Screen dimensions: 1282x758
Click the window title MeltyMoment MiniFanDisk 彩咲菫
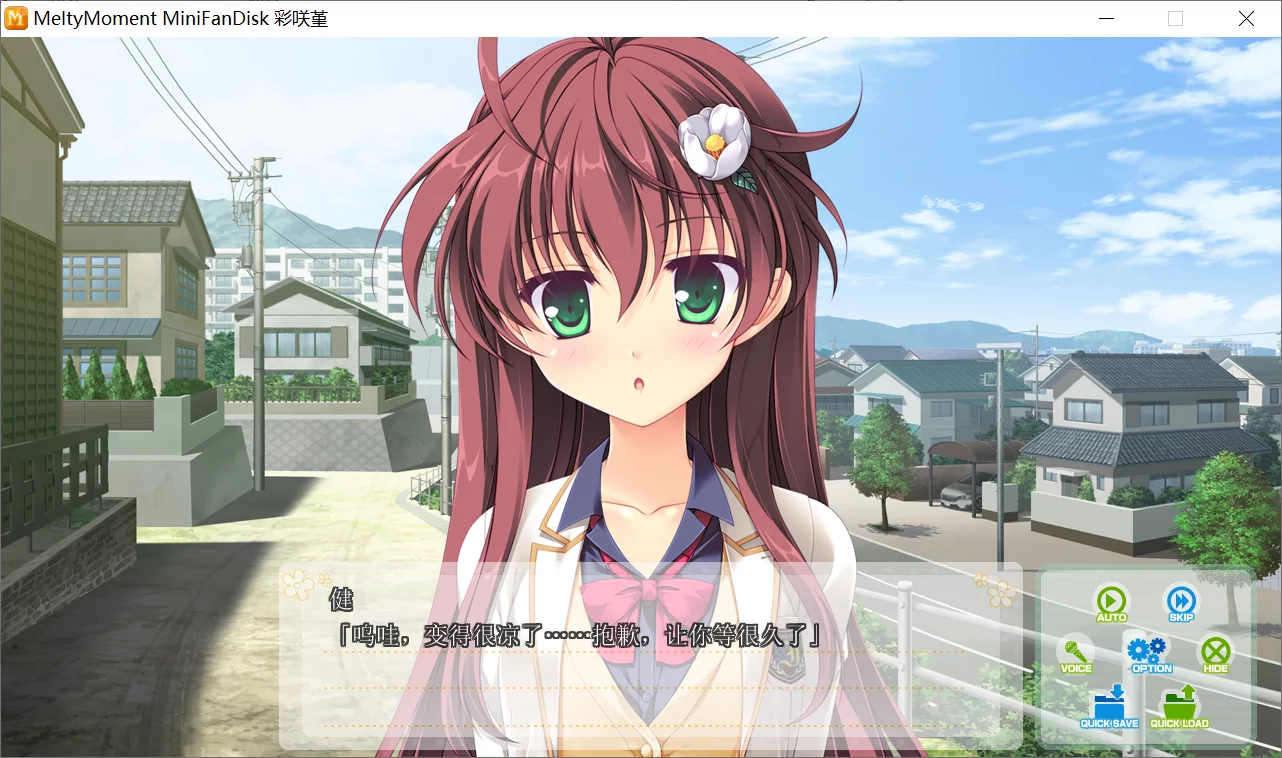click(x=180, y=18)
